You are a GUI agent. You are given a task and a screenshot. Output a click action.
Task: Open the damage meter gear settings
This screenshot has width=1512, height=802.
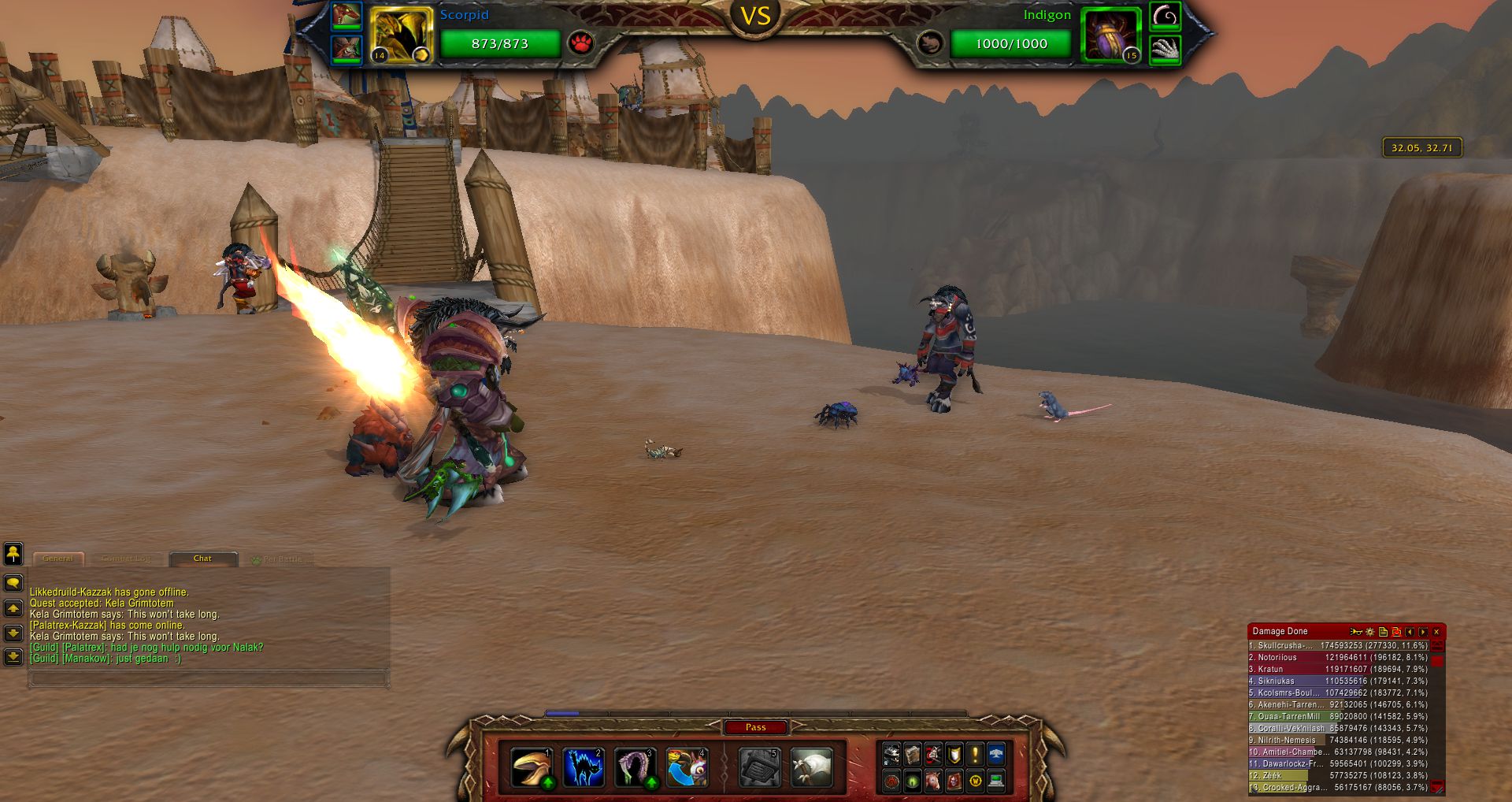pyautogui.click(x=1370, y=632)
